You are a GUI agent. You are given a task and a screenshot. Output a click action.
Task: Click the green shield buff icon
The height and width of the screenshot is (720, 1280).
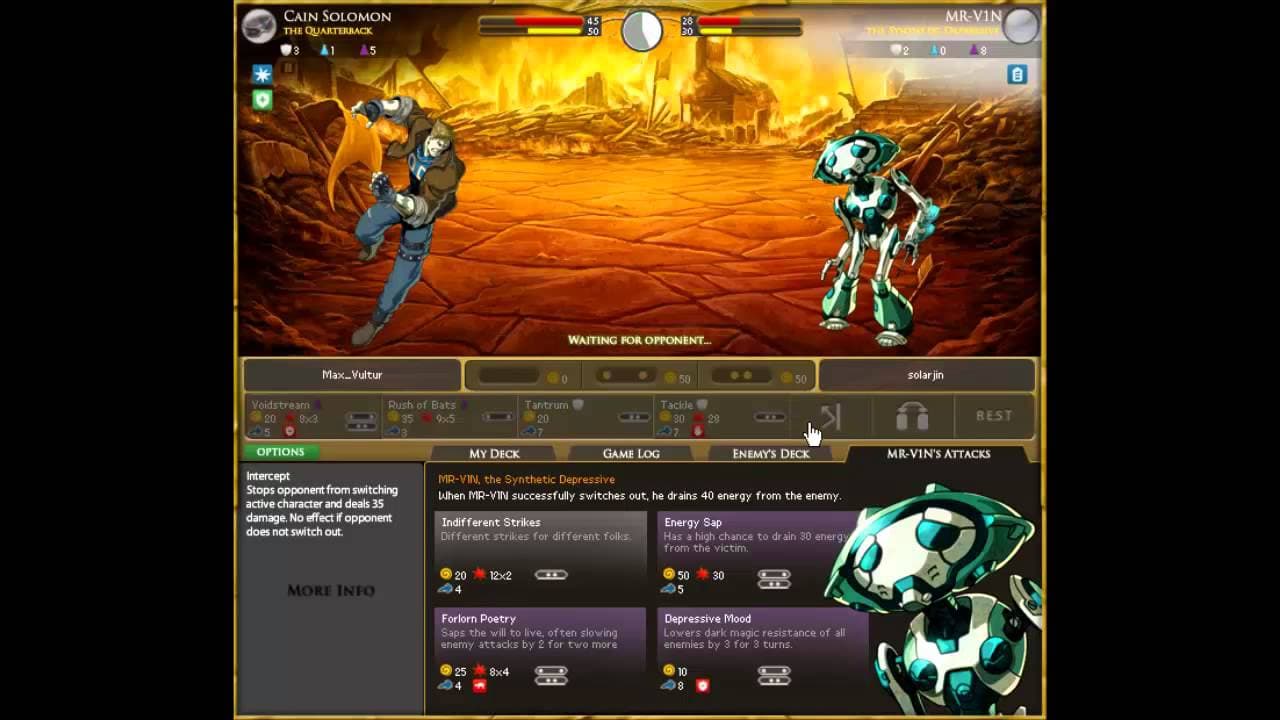(x=262, y=100)
